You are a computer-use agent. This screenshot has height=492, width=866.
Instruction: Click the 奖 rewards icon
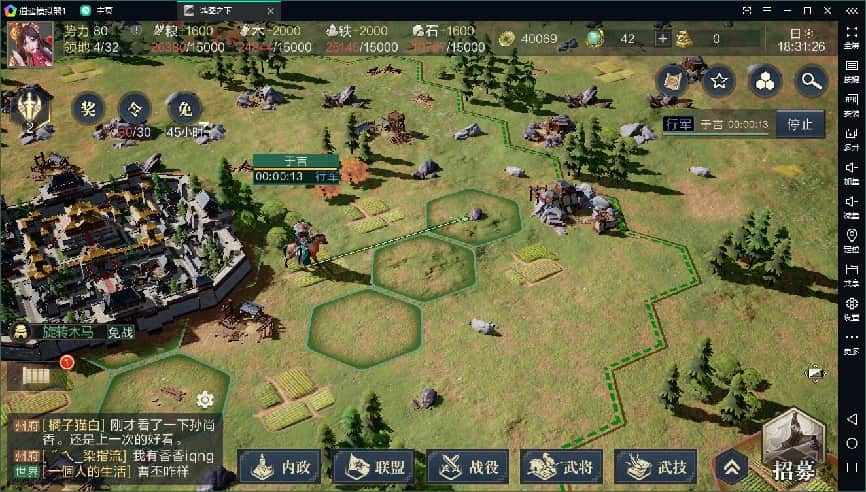(87, 107)
